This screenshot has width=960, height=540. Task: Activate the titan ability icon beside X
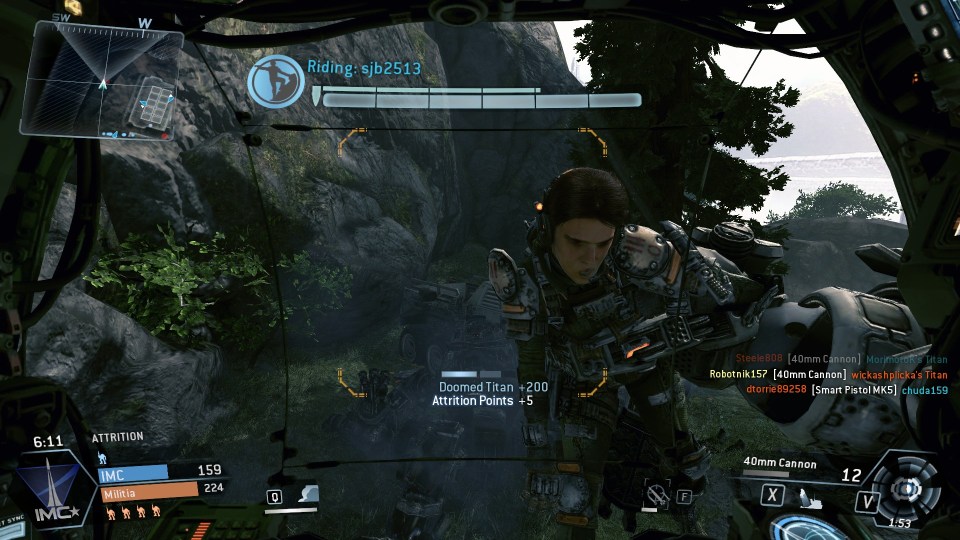click(x=810, y=495)
